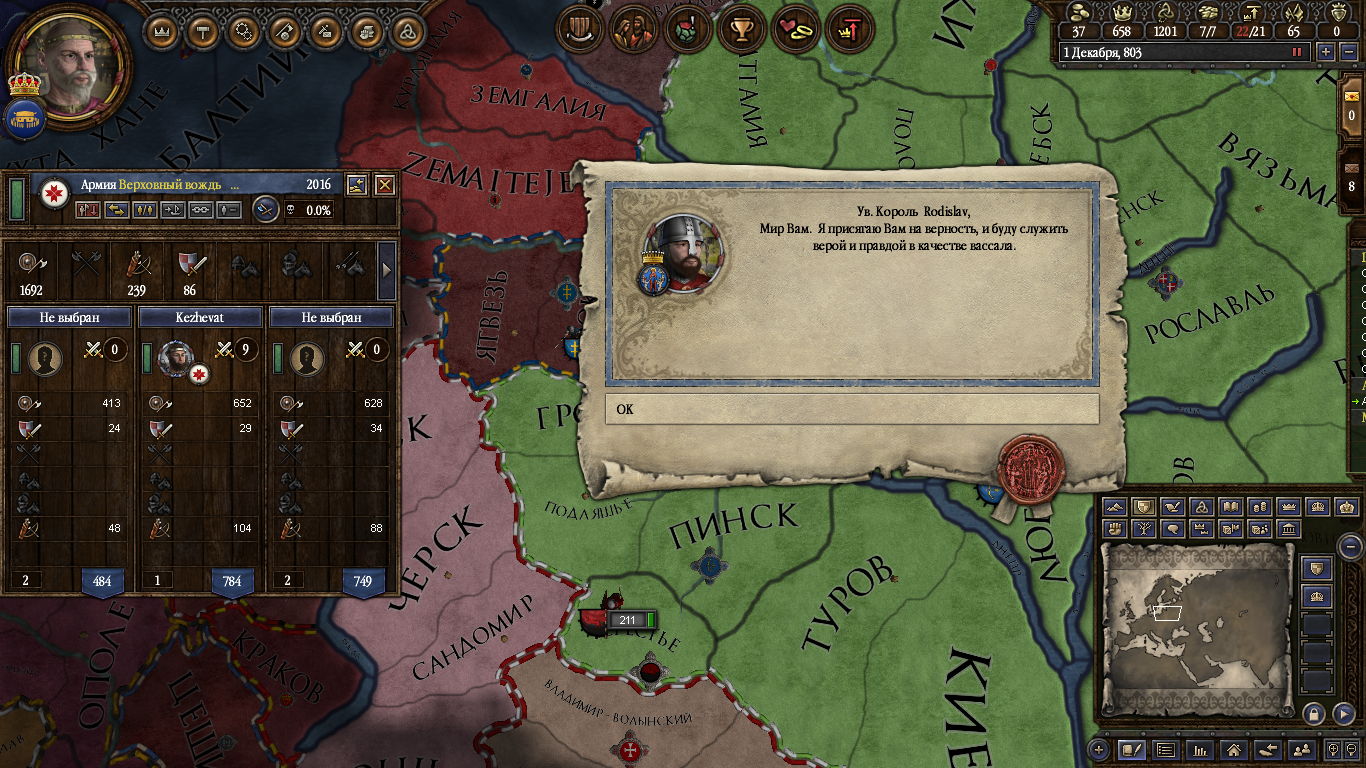
Task: Toggle pause next to the date
Action: tap(1298, 52)
